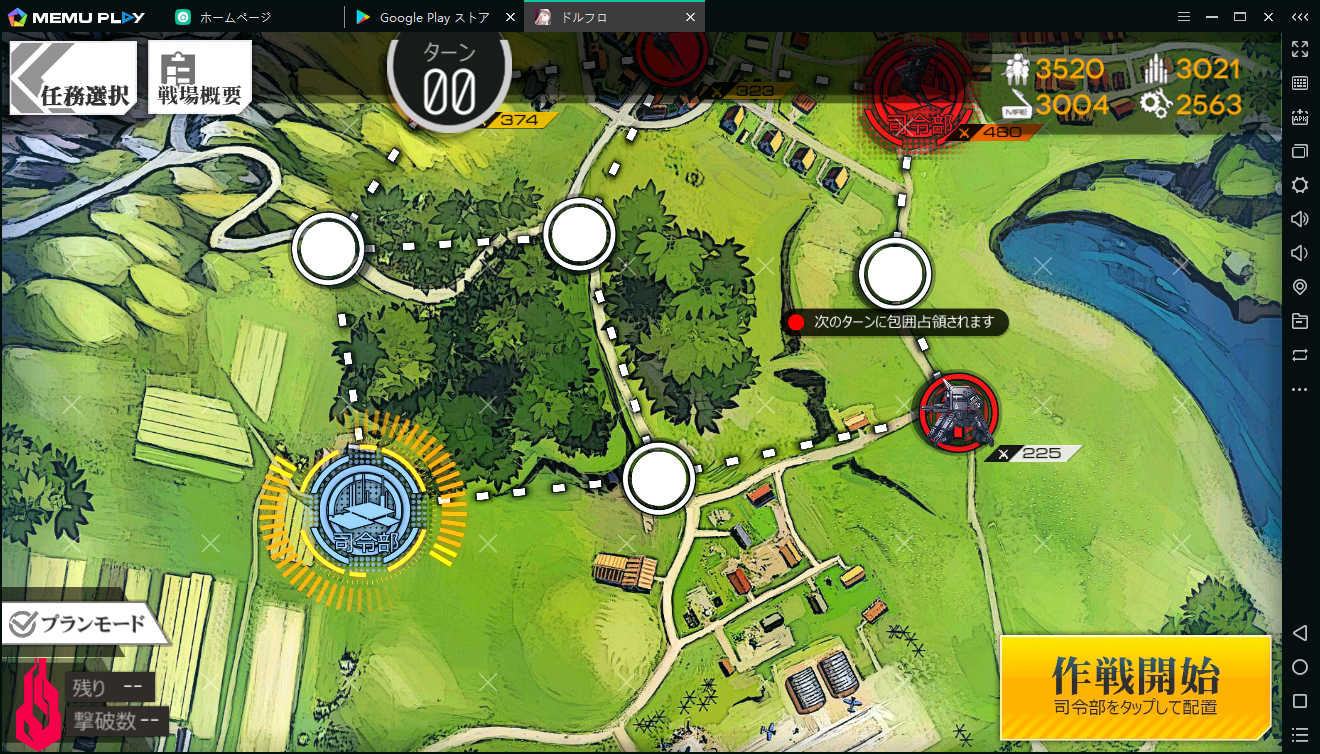The image size is (1320, 754).
Task: Go back to 任務選択 mission select
Action: [x=72, y=80]
